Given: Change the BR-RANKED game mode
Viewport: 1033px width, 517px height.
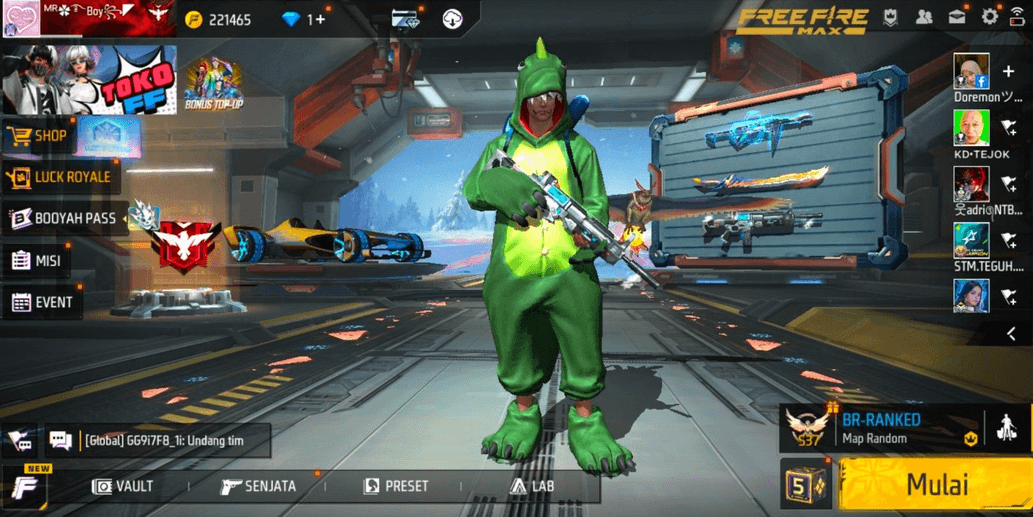Looking at the screenshot, I should pos(880,428).
